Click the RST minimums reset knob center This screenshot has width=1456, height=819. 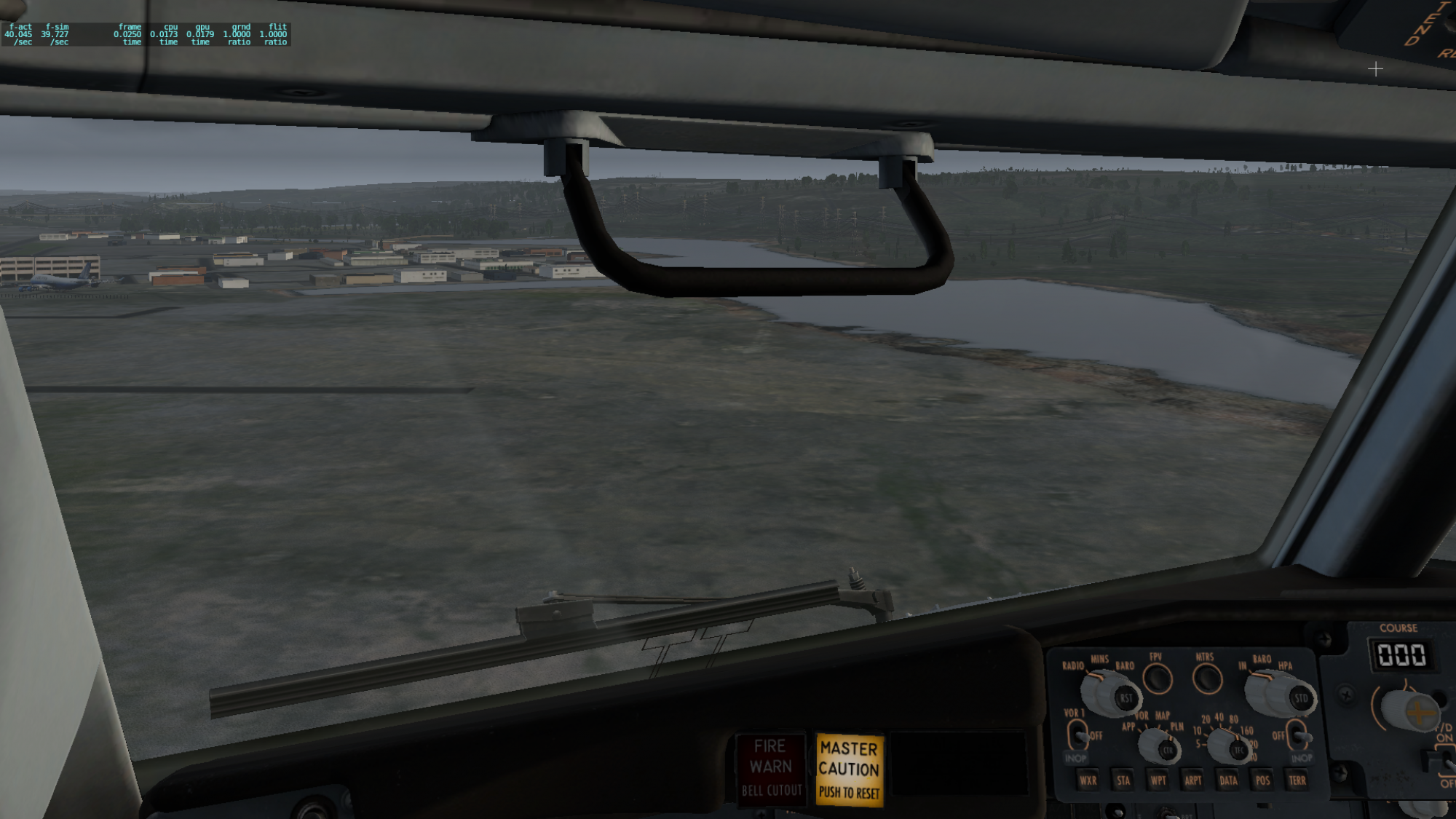pyautogui.click(x=1125, y=697)
